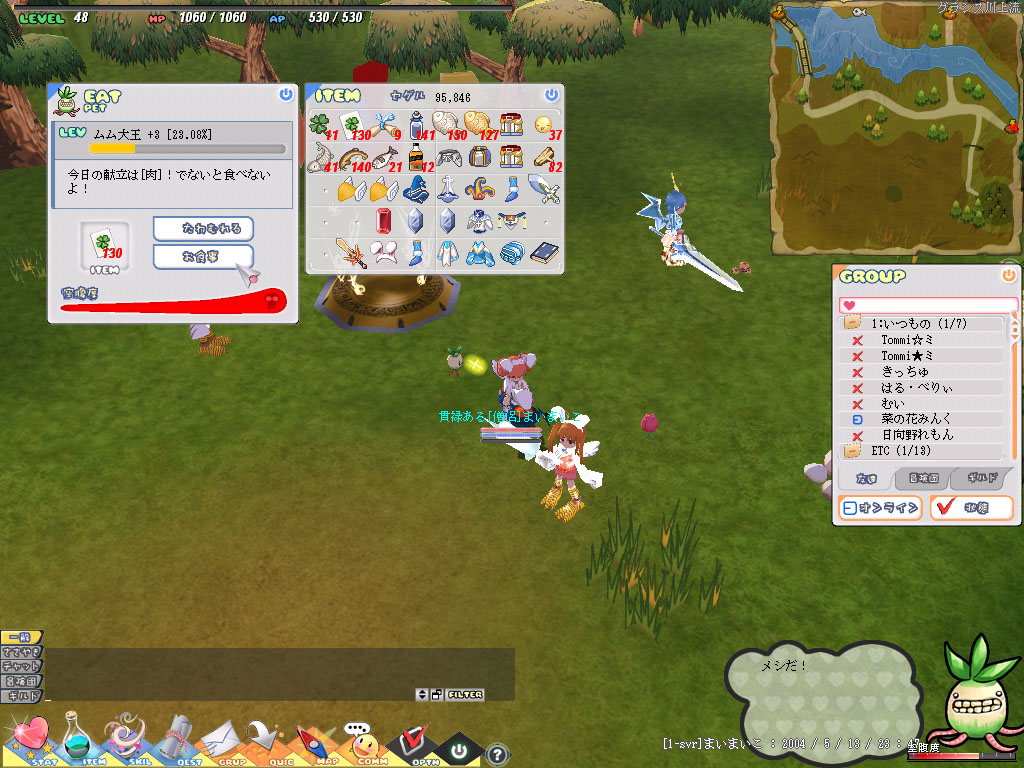Image resolution: width=1024 pixels, height=768 pixels.
Task: Click the お食事 feed button
Action: click(x=203, y=257)
